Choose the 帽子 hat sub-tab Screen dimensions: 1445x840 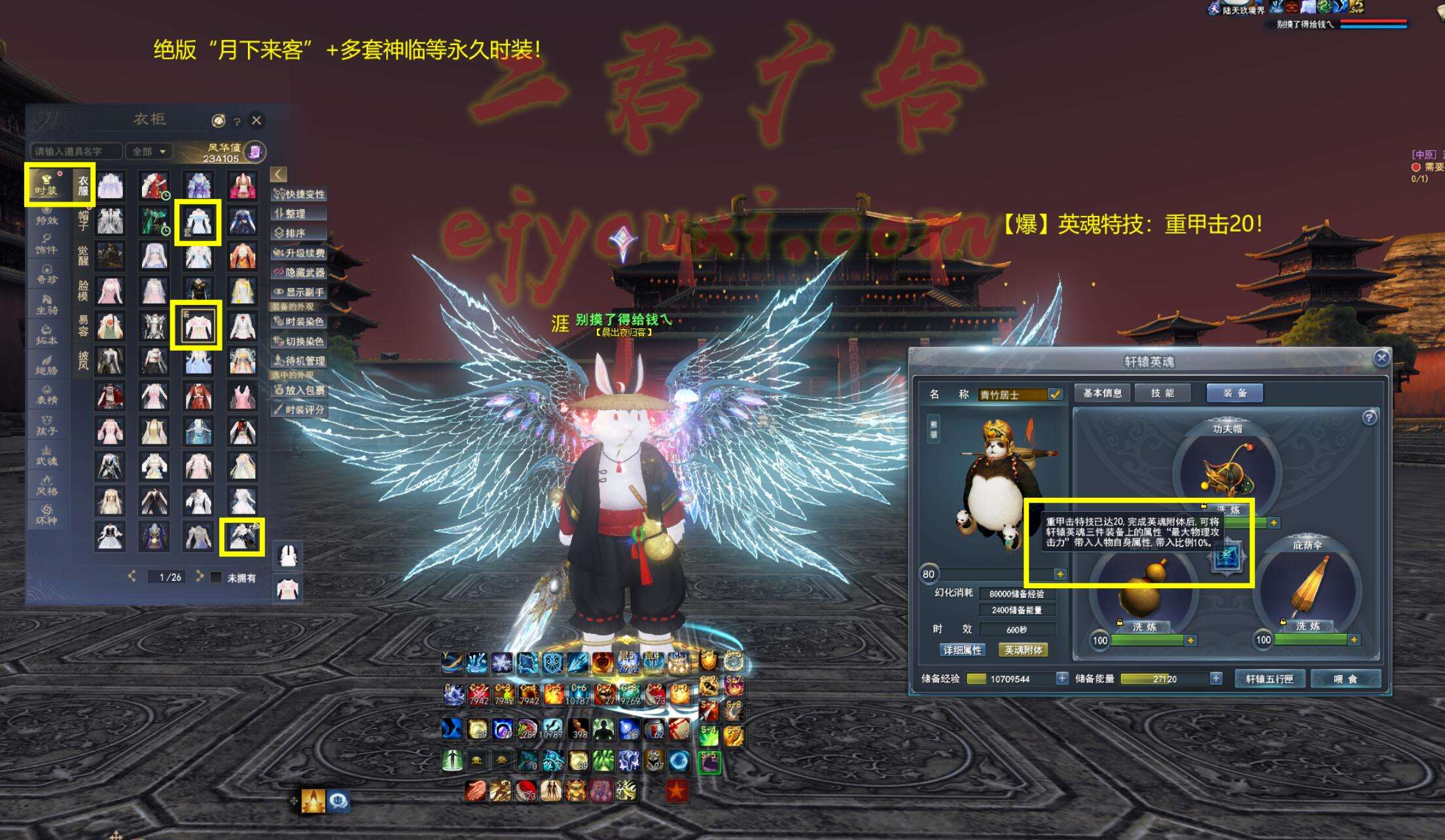tap(83, 220)
